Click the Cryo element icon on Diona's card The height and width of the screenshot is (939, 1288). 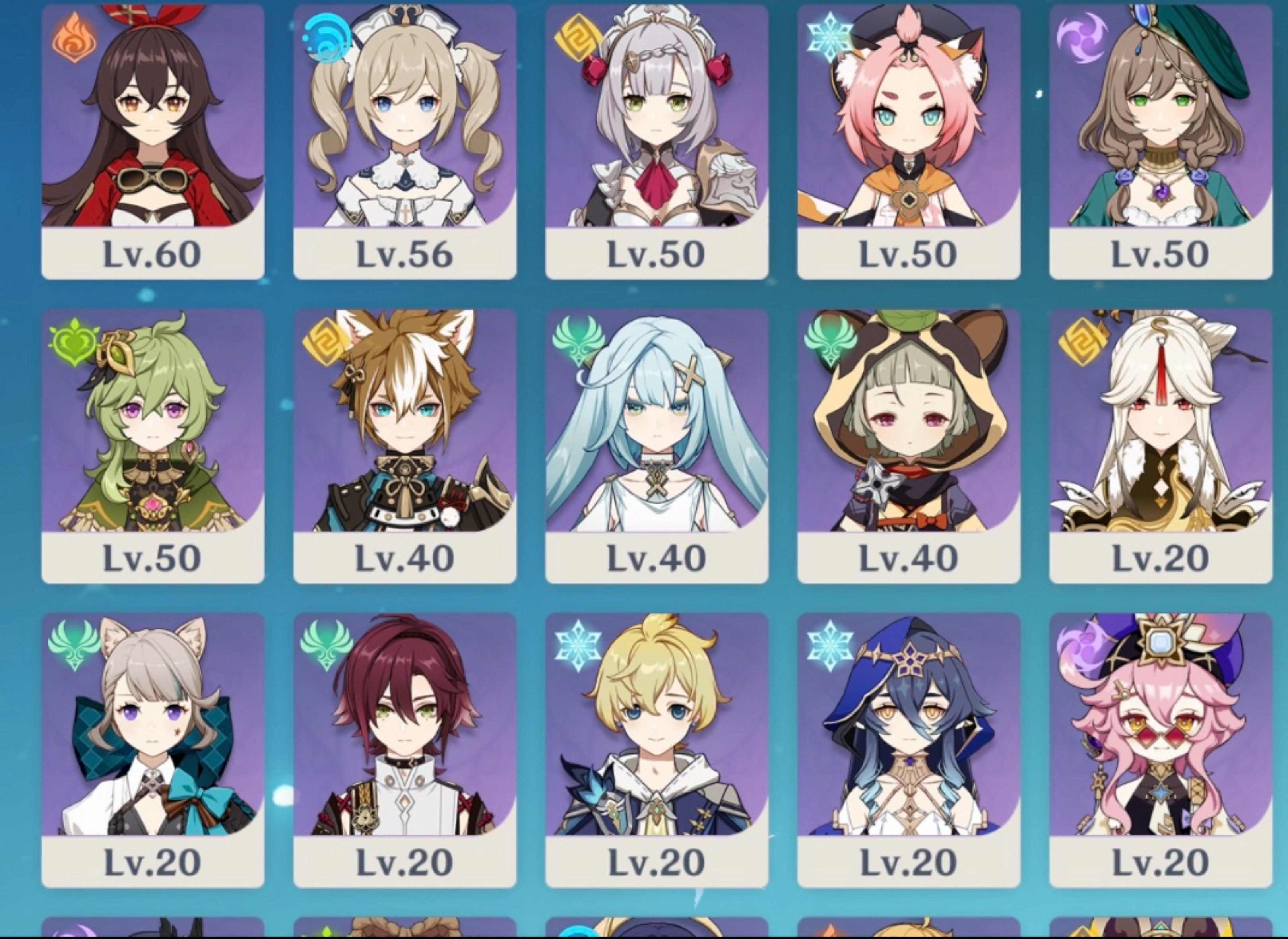coord(831,37)
